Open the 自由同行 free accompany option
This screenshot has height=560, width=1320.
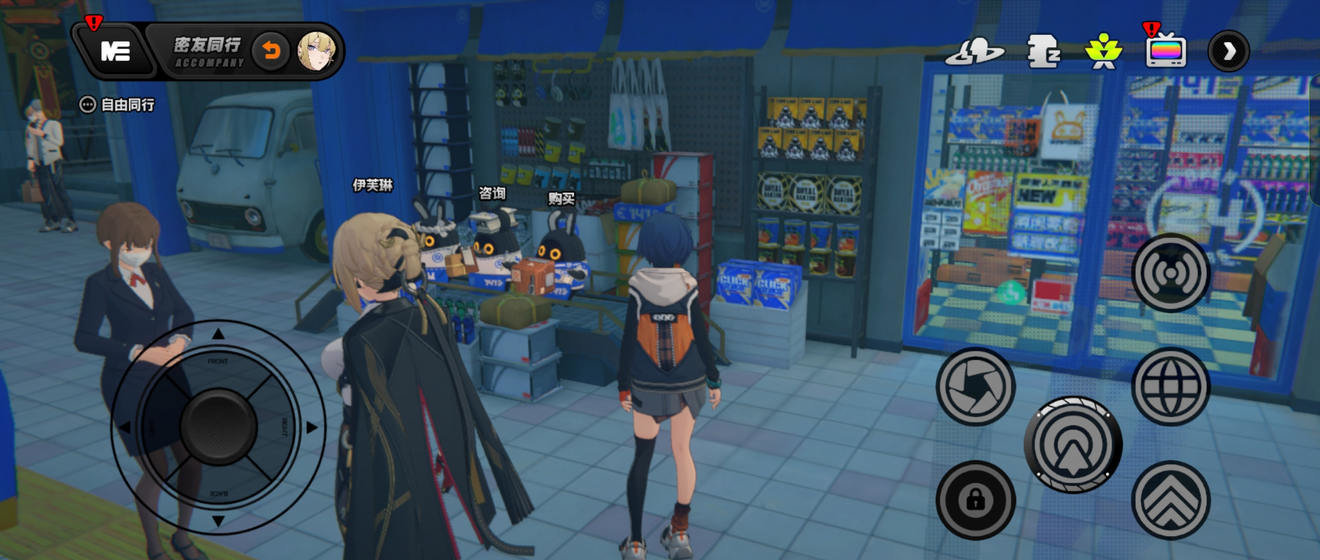[x=118, y=104]
